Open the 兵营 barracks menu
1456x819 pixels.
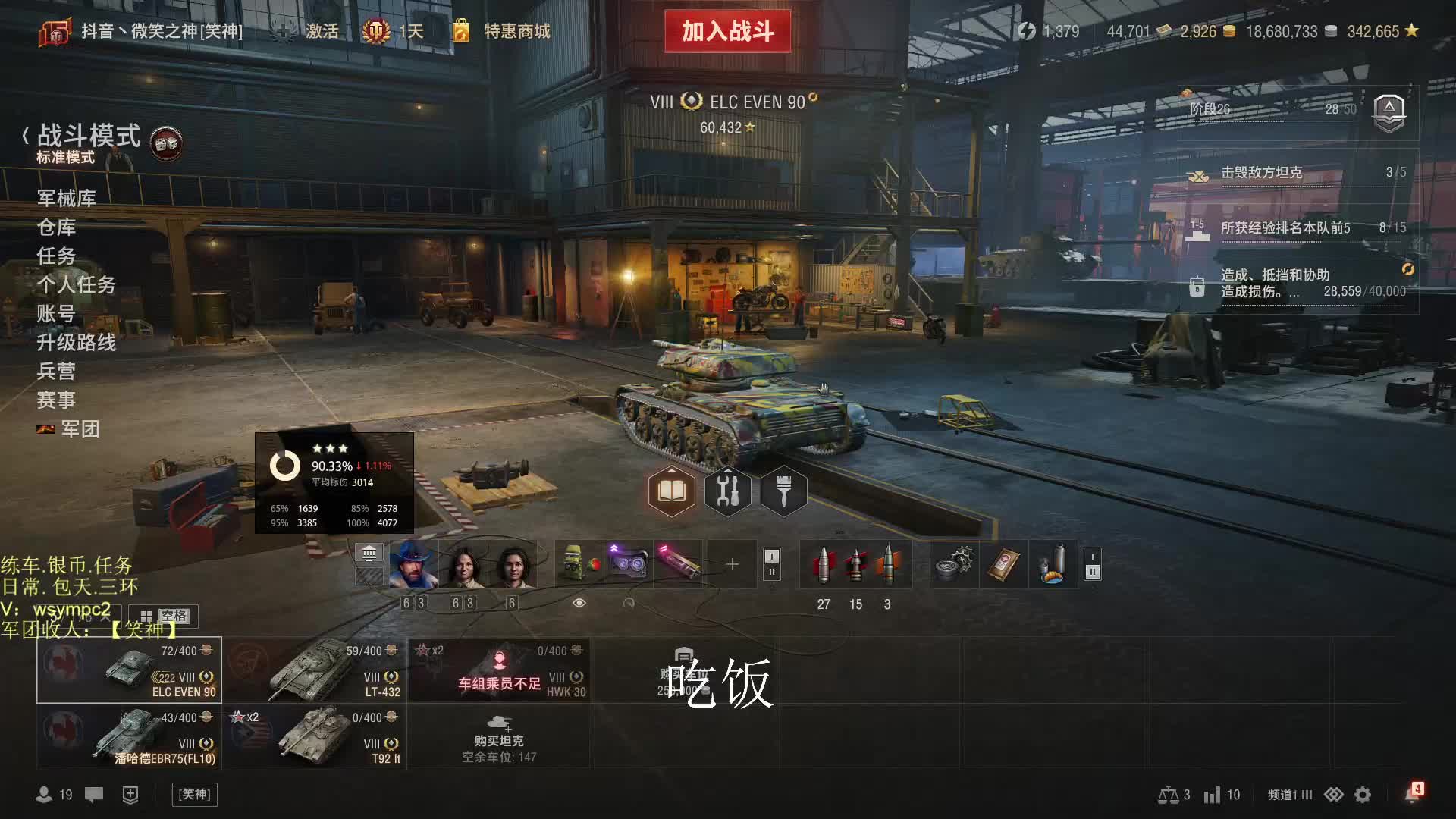pos(57,371)
